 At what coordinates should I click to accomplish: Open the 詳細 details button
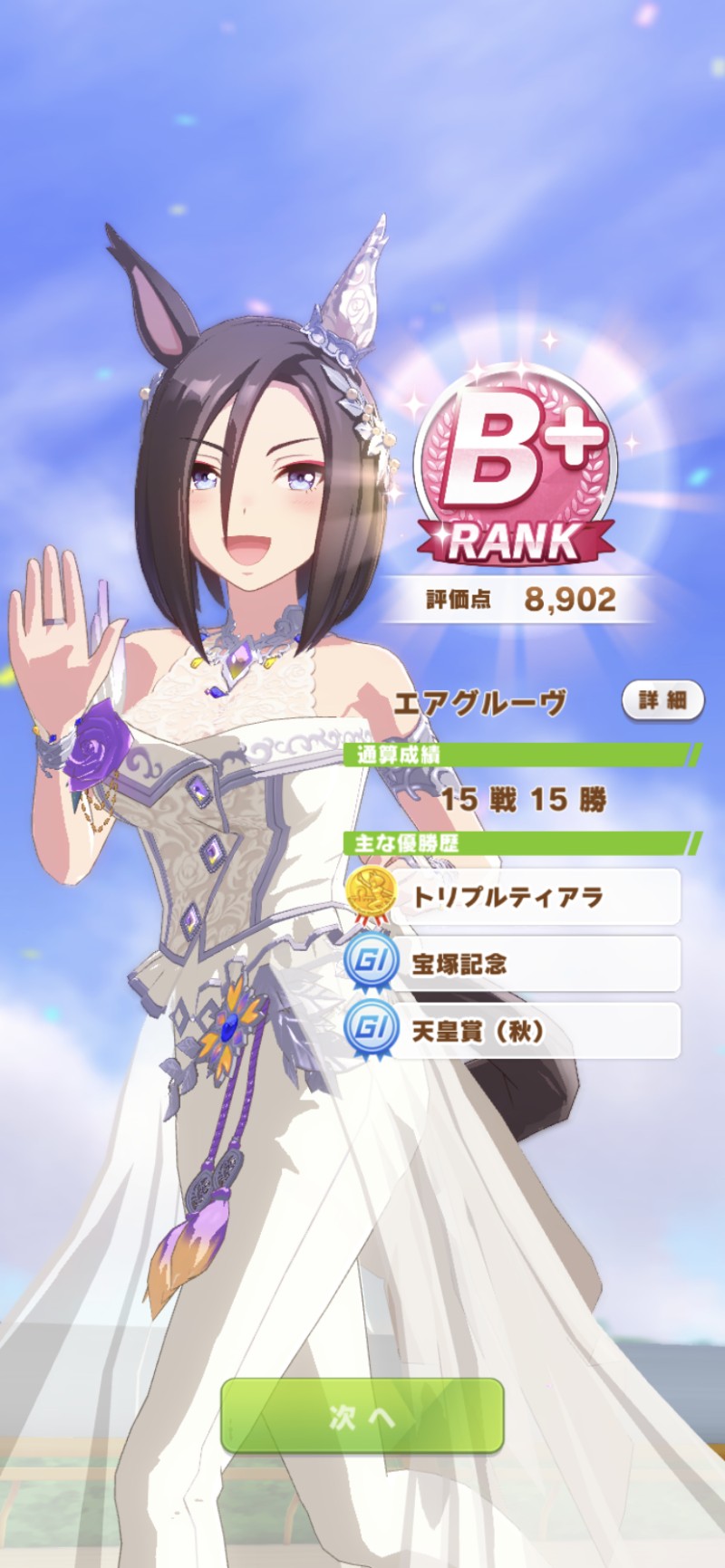662,700
